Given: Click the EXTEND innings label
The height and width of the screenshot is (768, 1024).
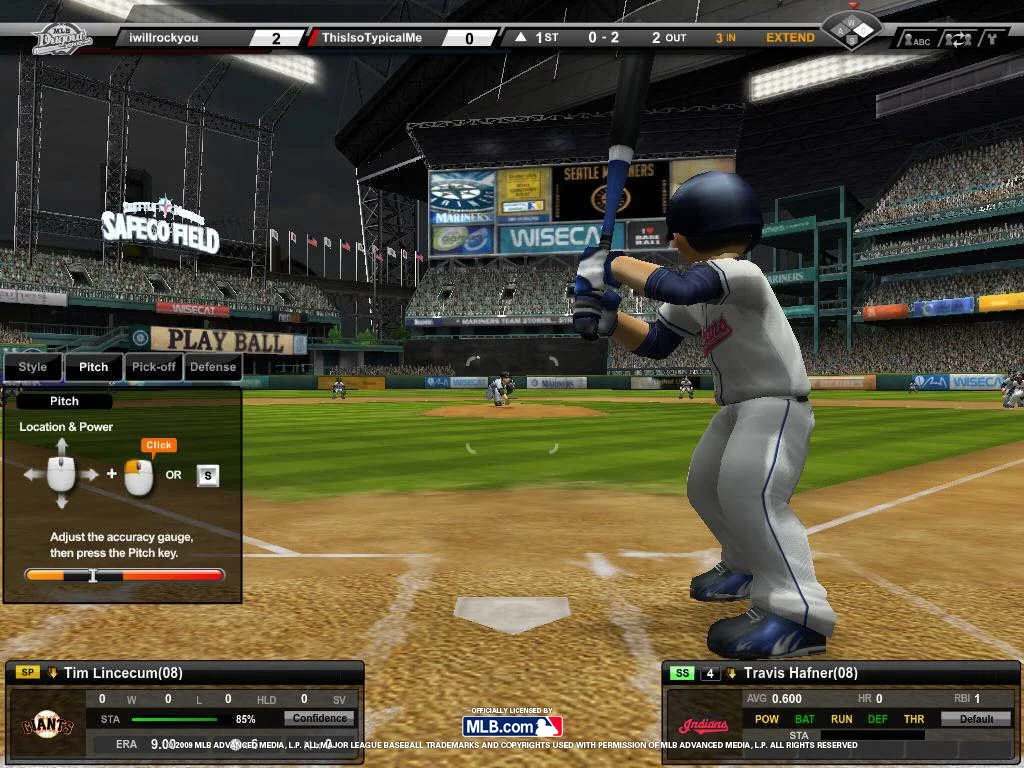Looking at the screenshot, I should (790, 38).
